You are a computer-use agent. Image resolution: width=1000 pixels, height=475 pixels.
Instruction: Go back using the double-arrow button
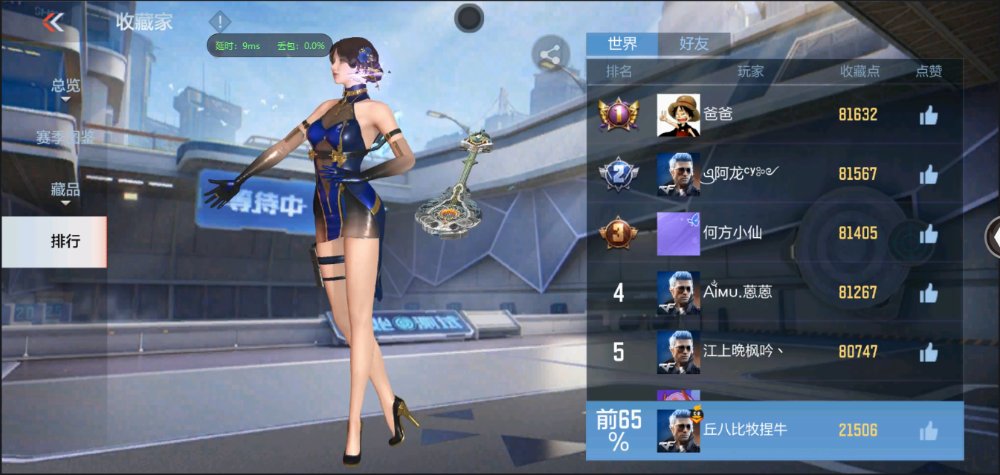pos(54,22)
